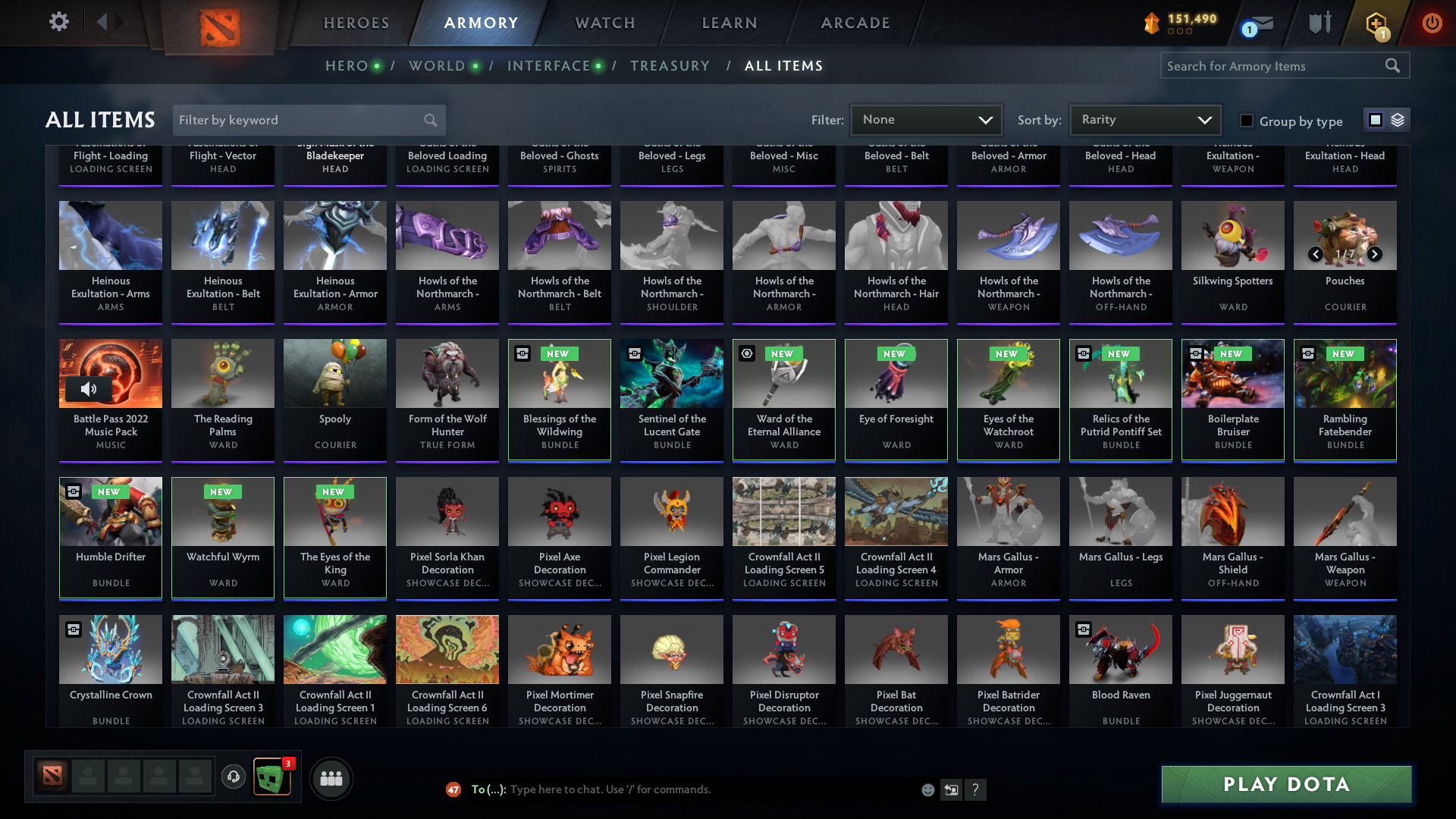Open the TREASURY section

click(670, 66)
